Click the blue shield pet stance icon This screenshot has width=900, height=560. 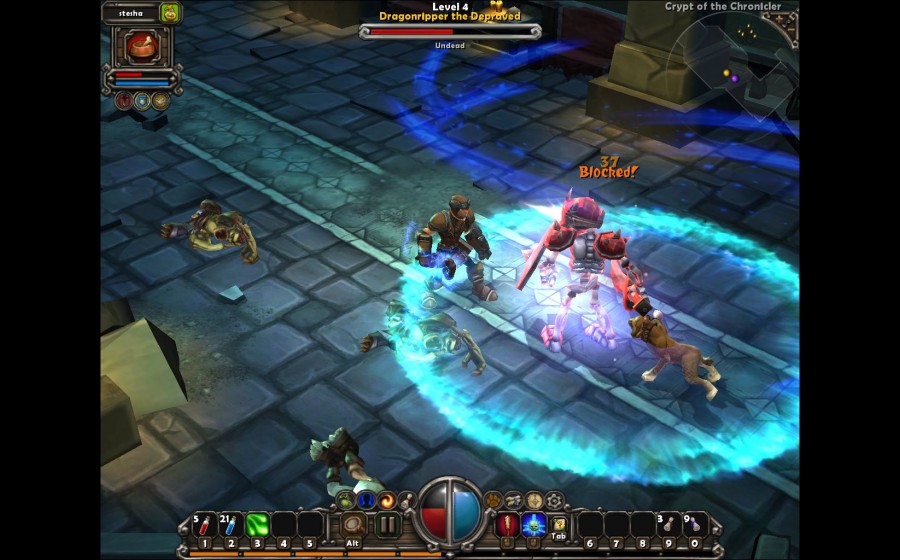(141, 100)
